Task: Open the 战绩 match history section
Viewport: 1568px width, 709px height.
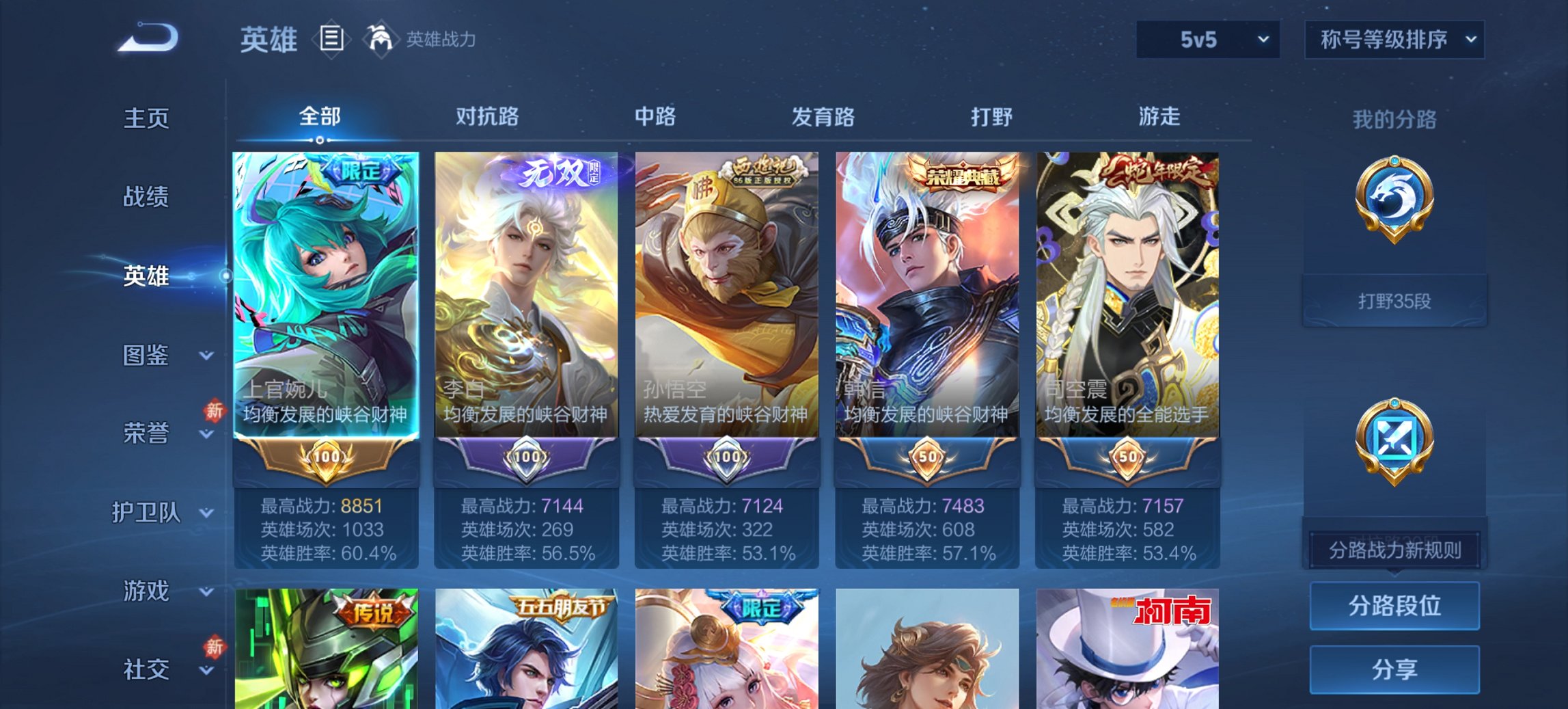Action: 146,198
